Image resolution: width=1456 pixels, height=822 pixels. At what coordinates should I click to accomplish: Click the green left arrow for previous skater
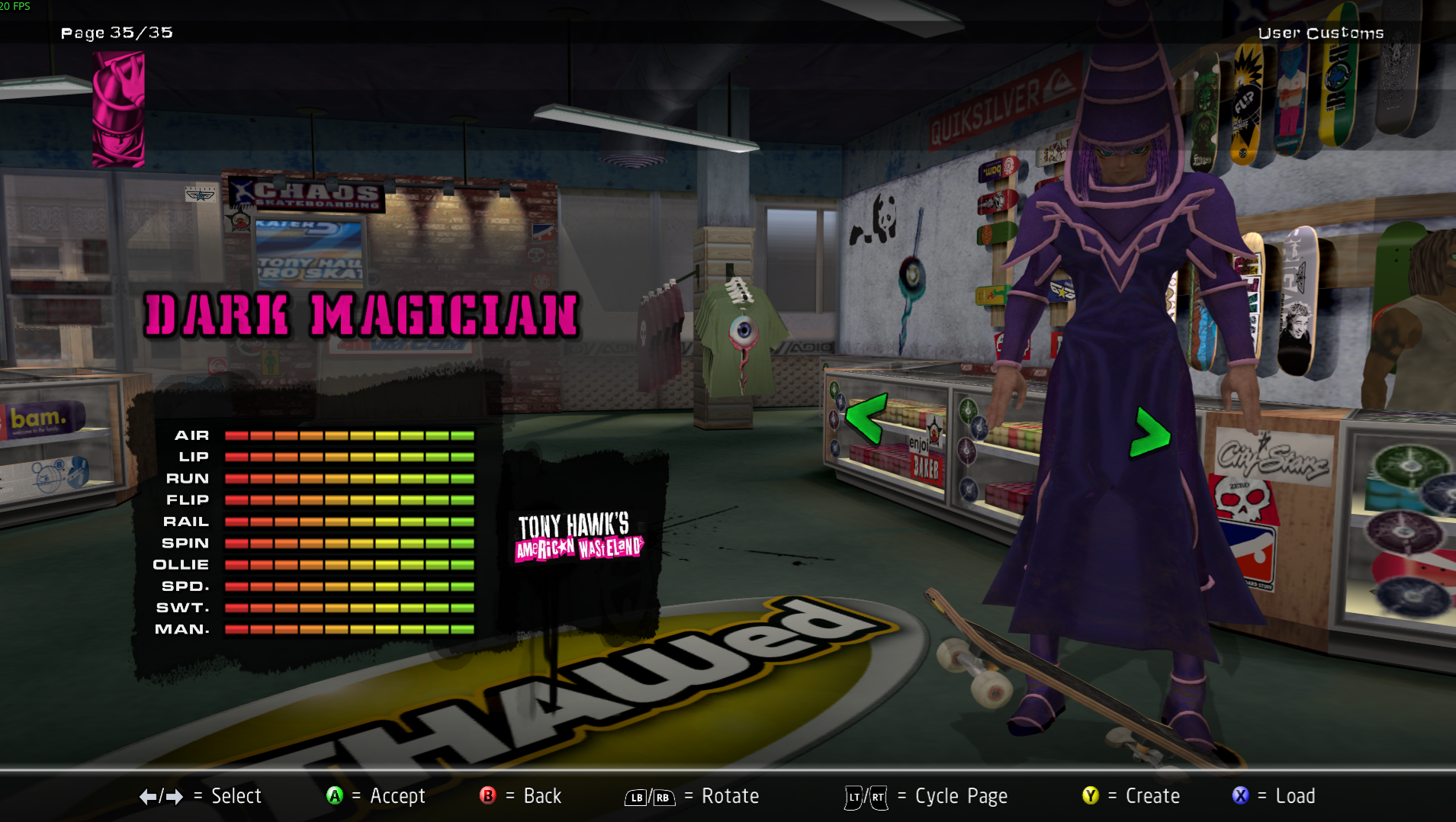pyautogui.click(x=866, y=418)
